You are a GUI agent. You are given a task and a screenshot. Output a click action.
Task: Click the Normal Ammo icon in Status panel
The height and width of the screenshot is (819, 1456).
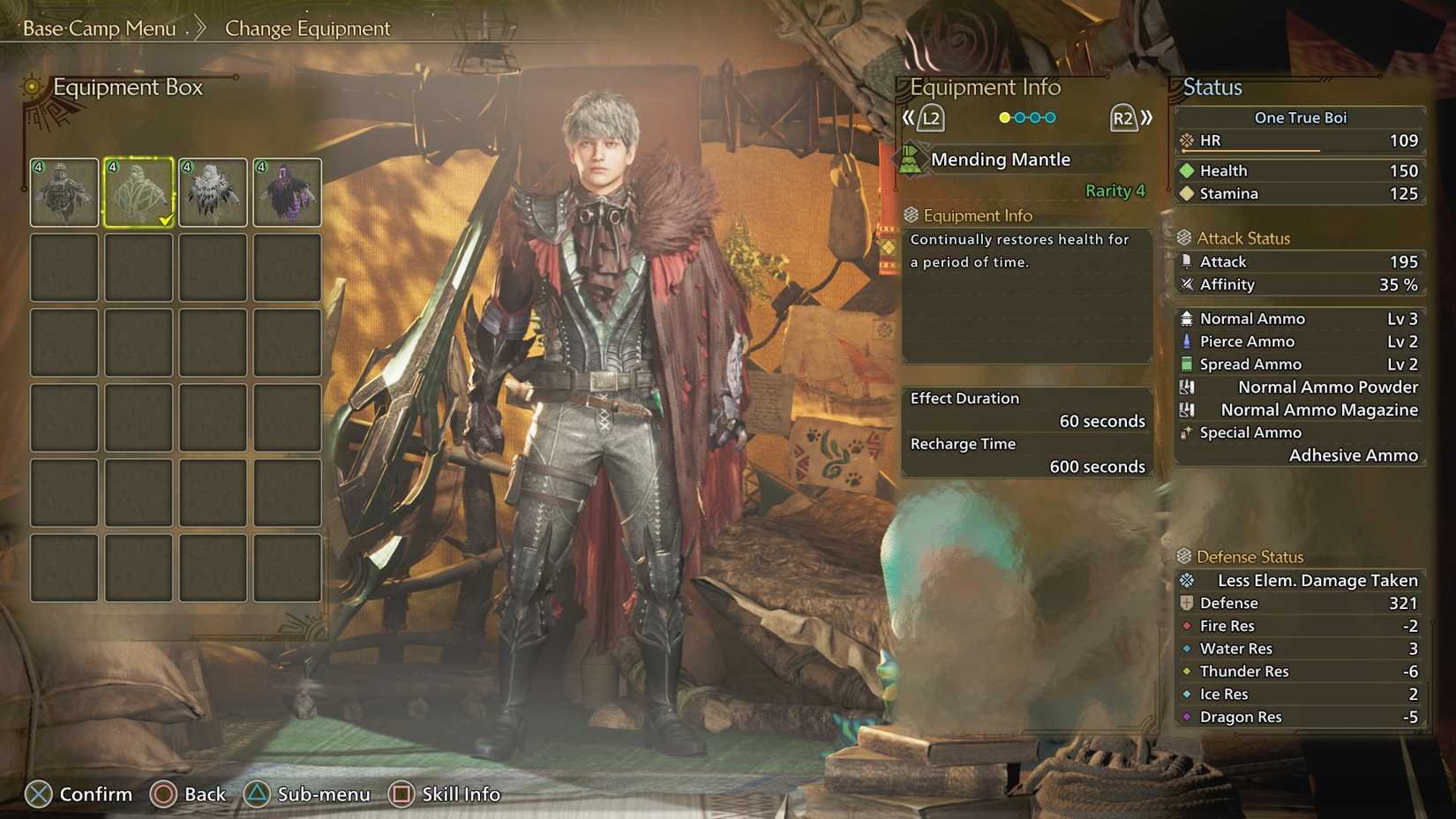tap(1190, 318)
